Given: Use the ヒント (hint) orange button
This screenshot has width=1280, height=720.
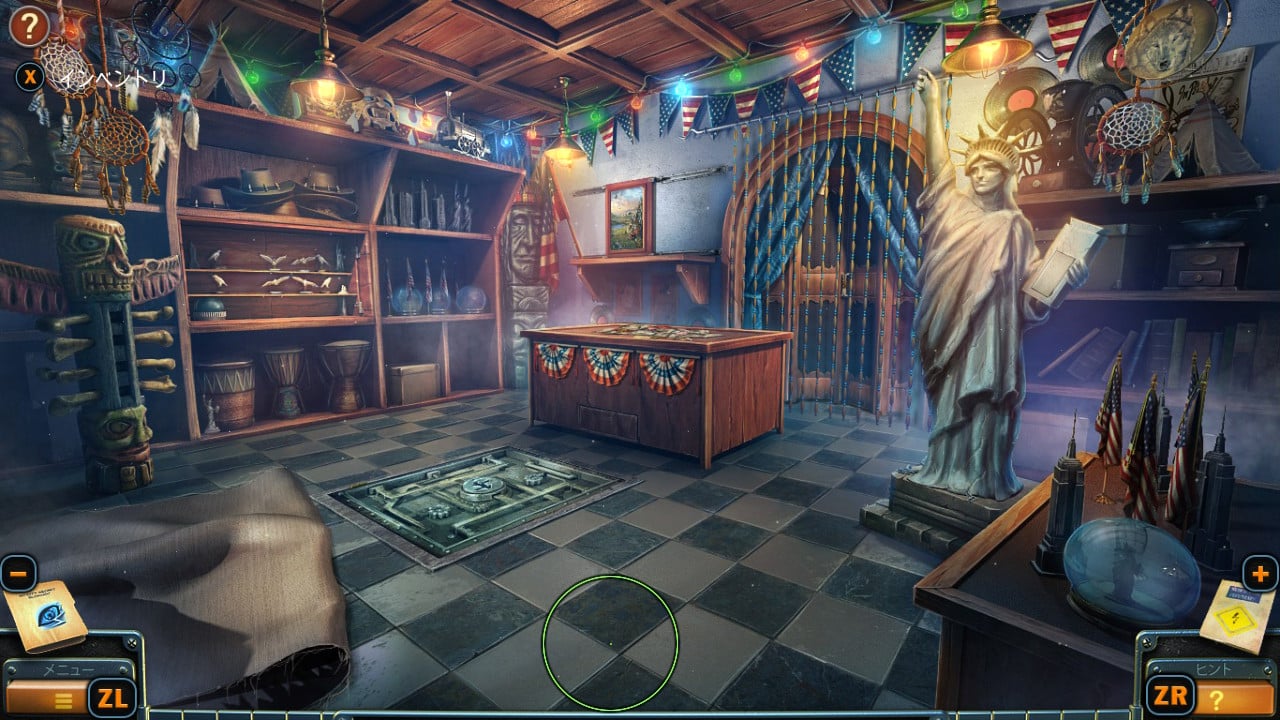Looking at the screenshot, I should point(1232,697).
